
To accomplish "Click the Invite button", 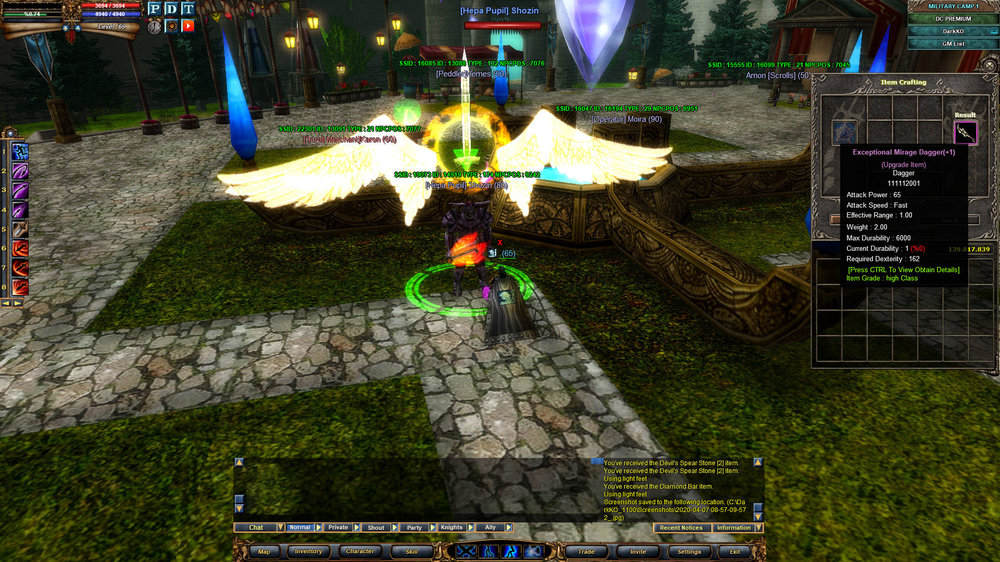I will (637, 551).
